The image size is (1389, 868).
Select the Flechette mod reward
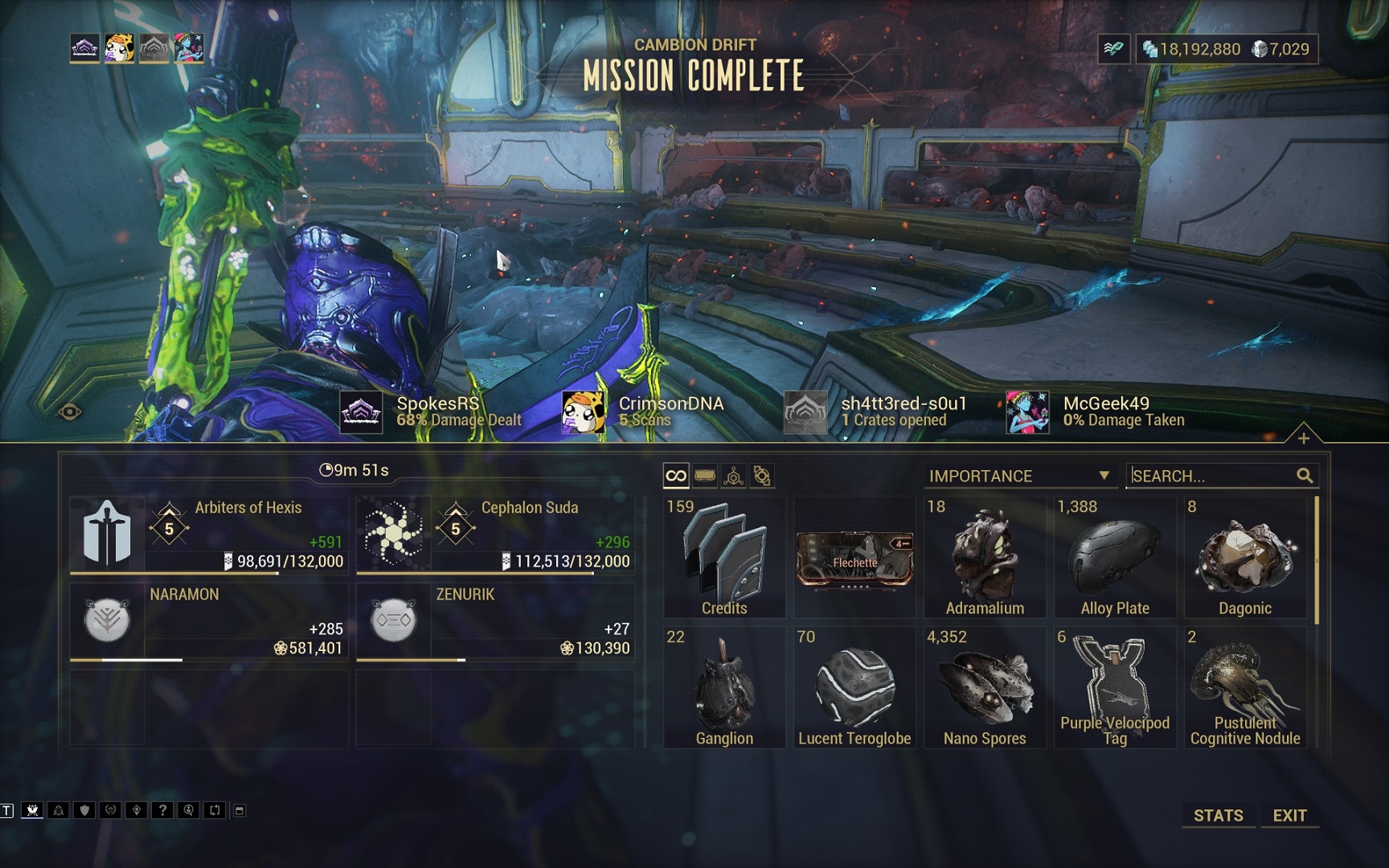854,557
